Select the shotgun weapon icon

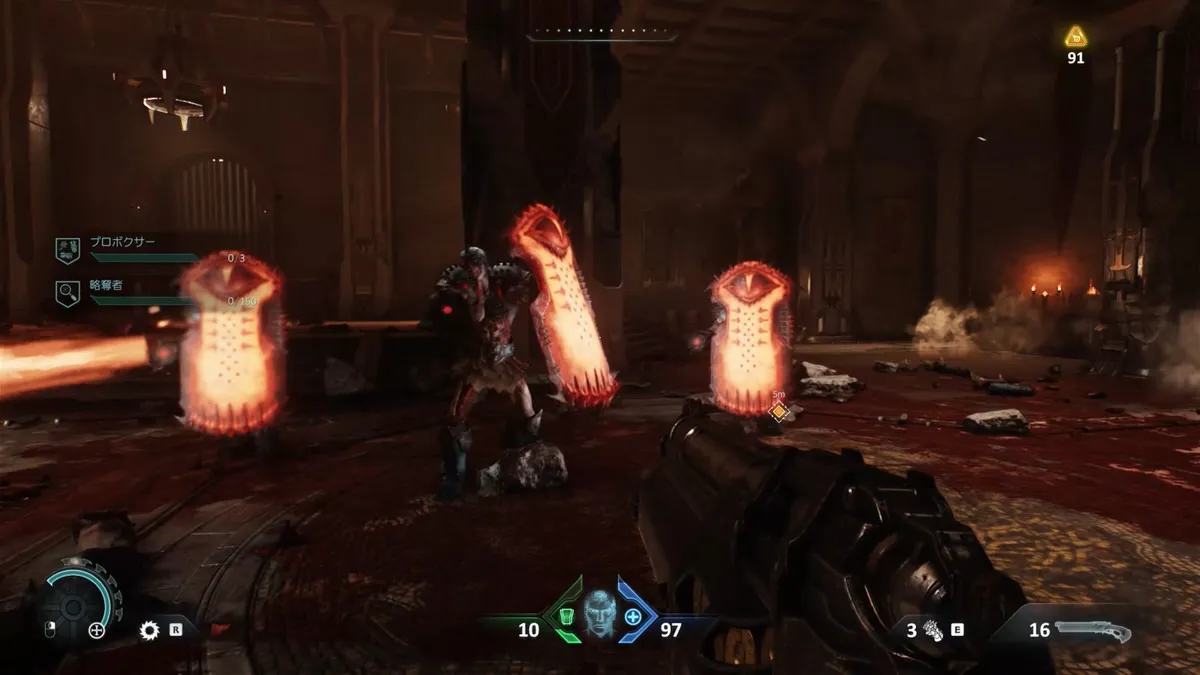pos(1093,631)
